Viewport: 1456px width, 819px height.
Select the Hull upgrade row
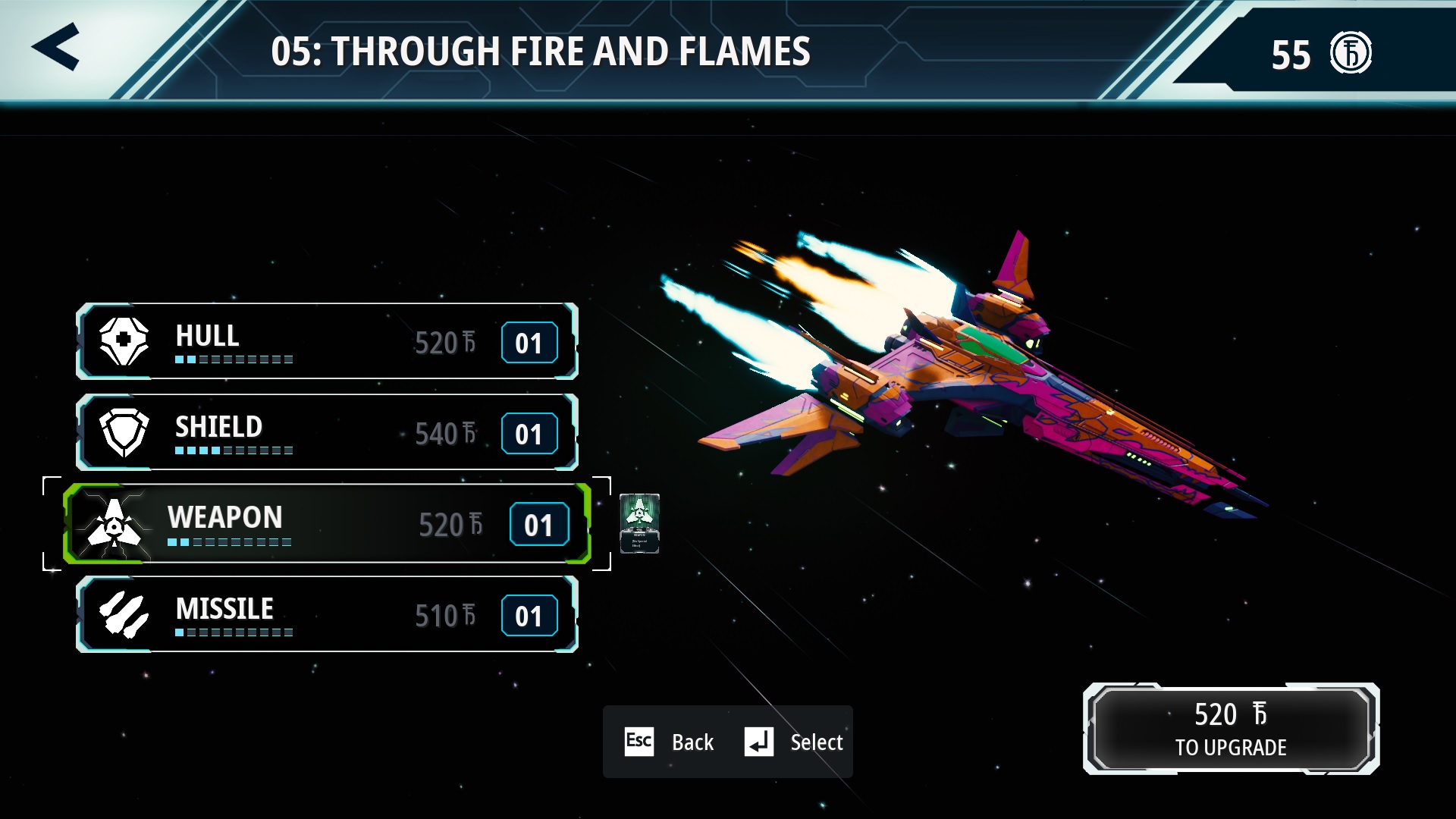pos(327,341)
